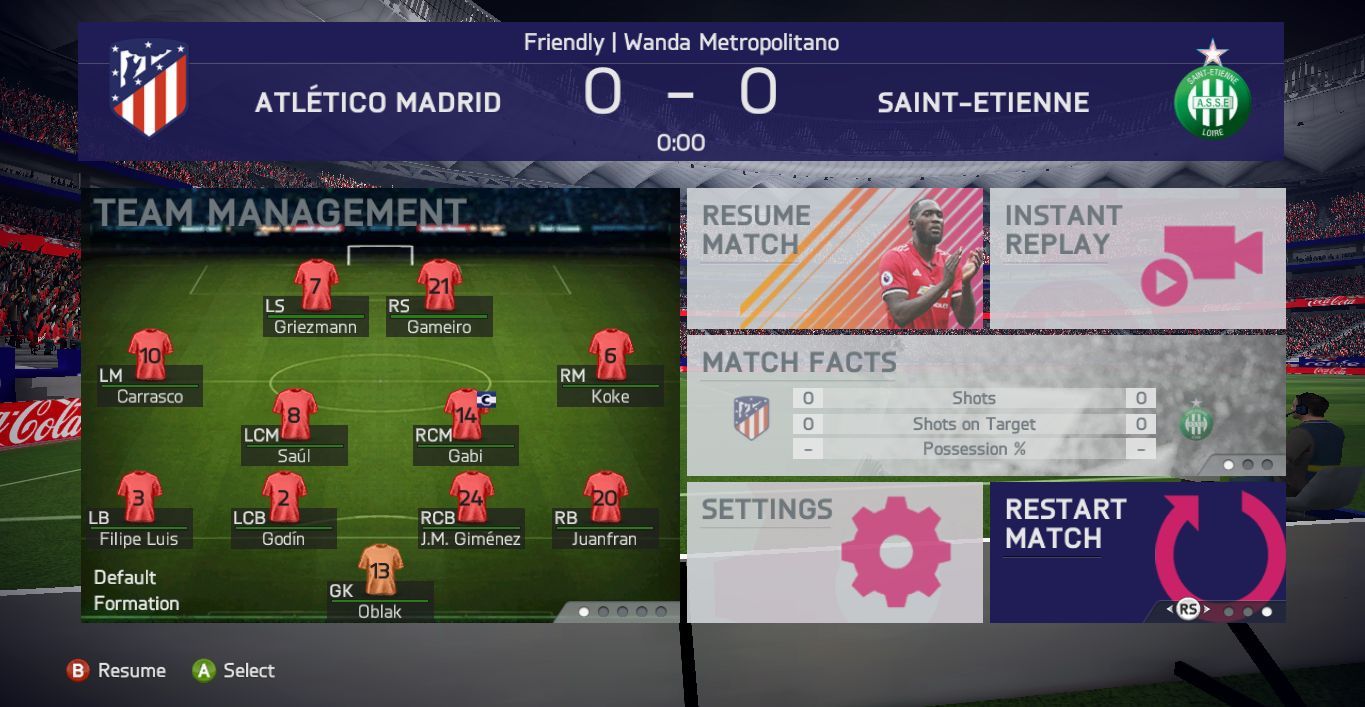The width and height of the screenshot is (1365, 707).
Task: Choose the Resume Match tile
Action: 834,258
